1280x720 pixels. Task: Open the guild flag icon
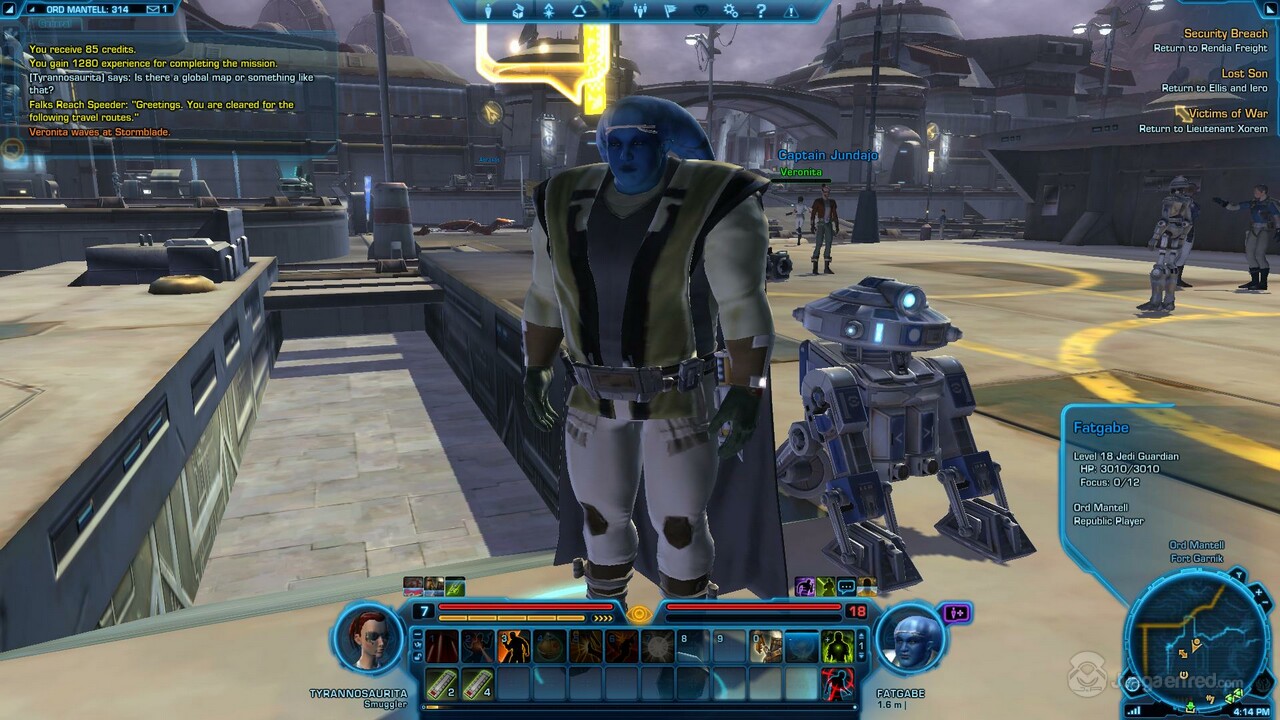[x=670, y=11]
